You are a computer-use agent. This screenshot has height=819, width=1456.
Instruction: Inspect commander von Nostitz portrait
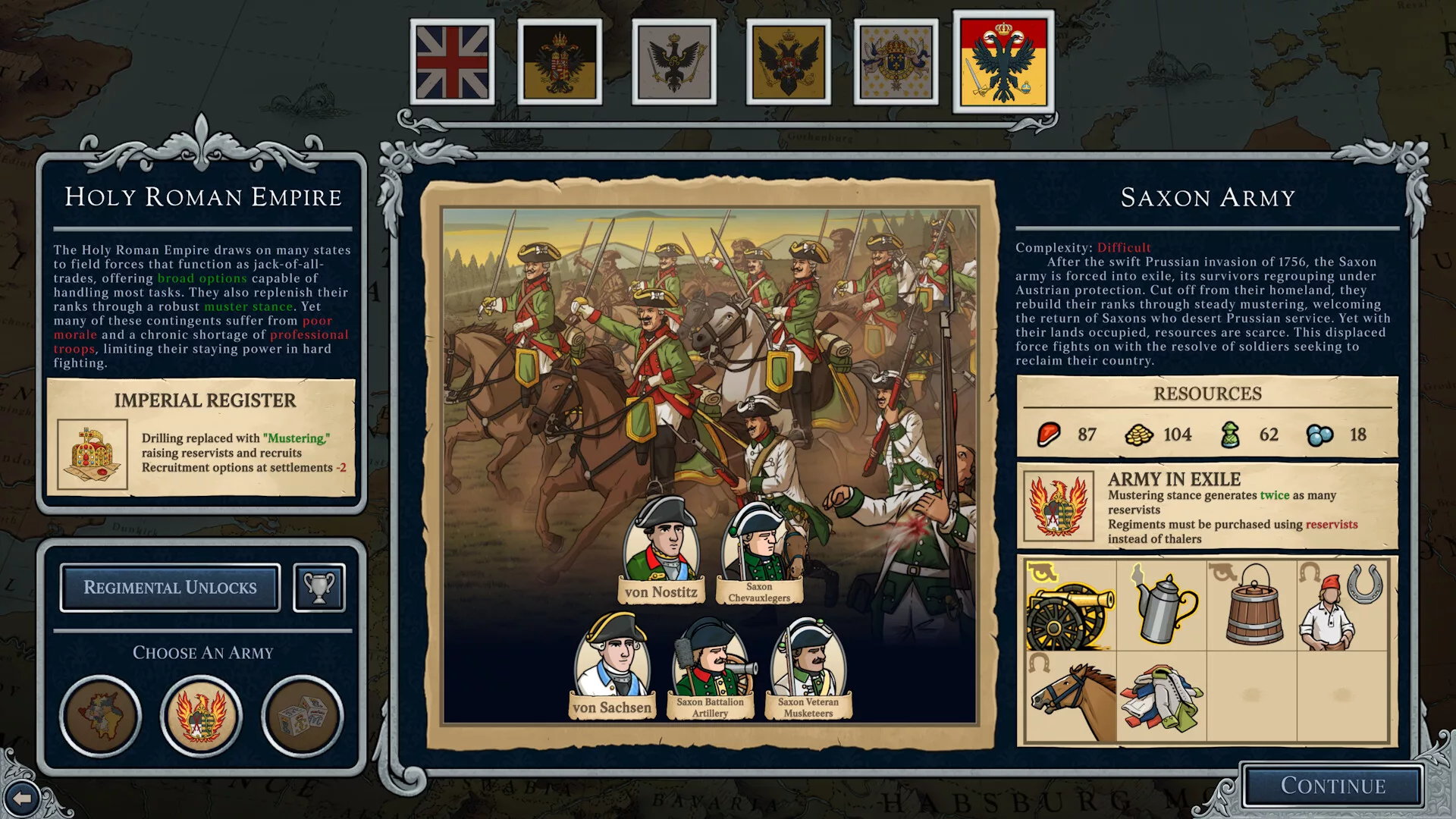tap(661, 546)
